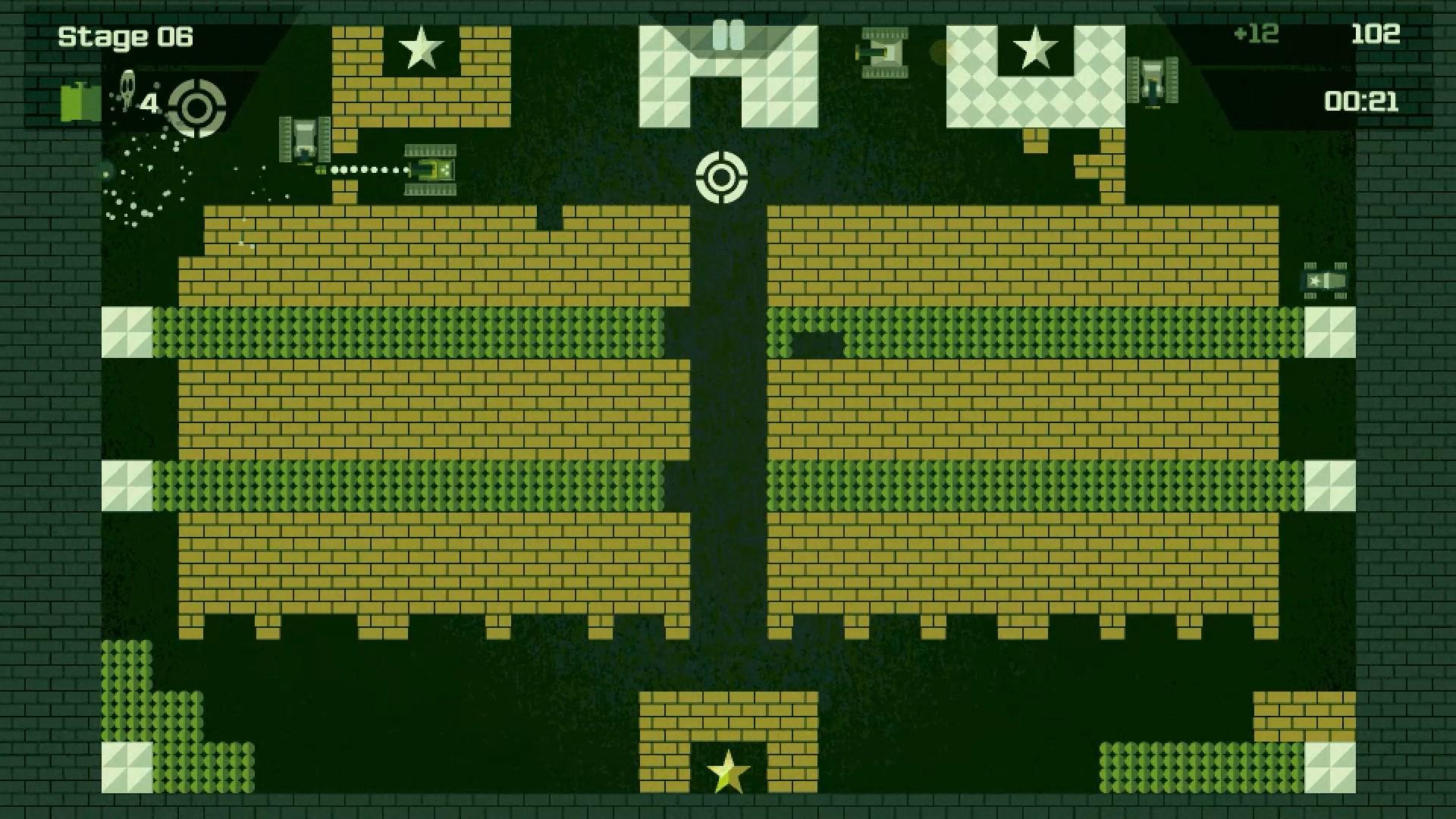Pause the game using the pause icon

[728, 32]
